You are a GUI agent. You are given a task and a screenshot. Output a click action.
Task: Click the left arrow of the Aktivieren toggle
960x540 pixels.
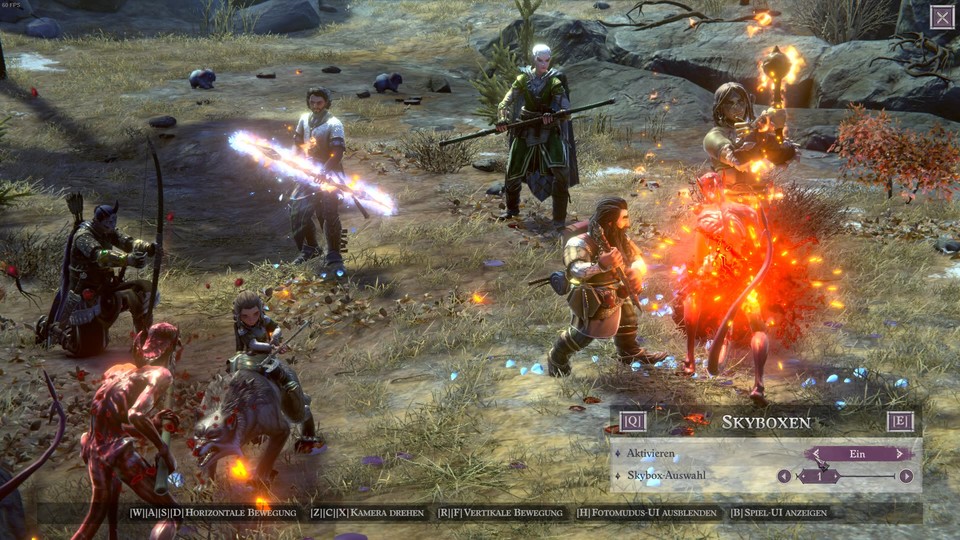tap(815, 454)
